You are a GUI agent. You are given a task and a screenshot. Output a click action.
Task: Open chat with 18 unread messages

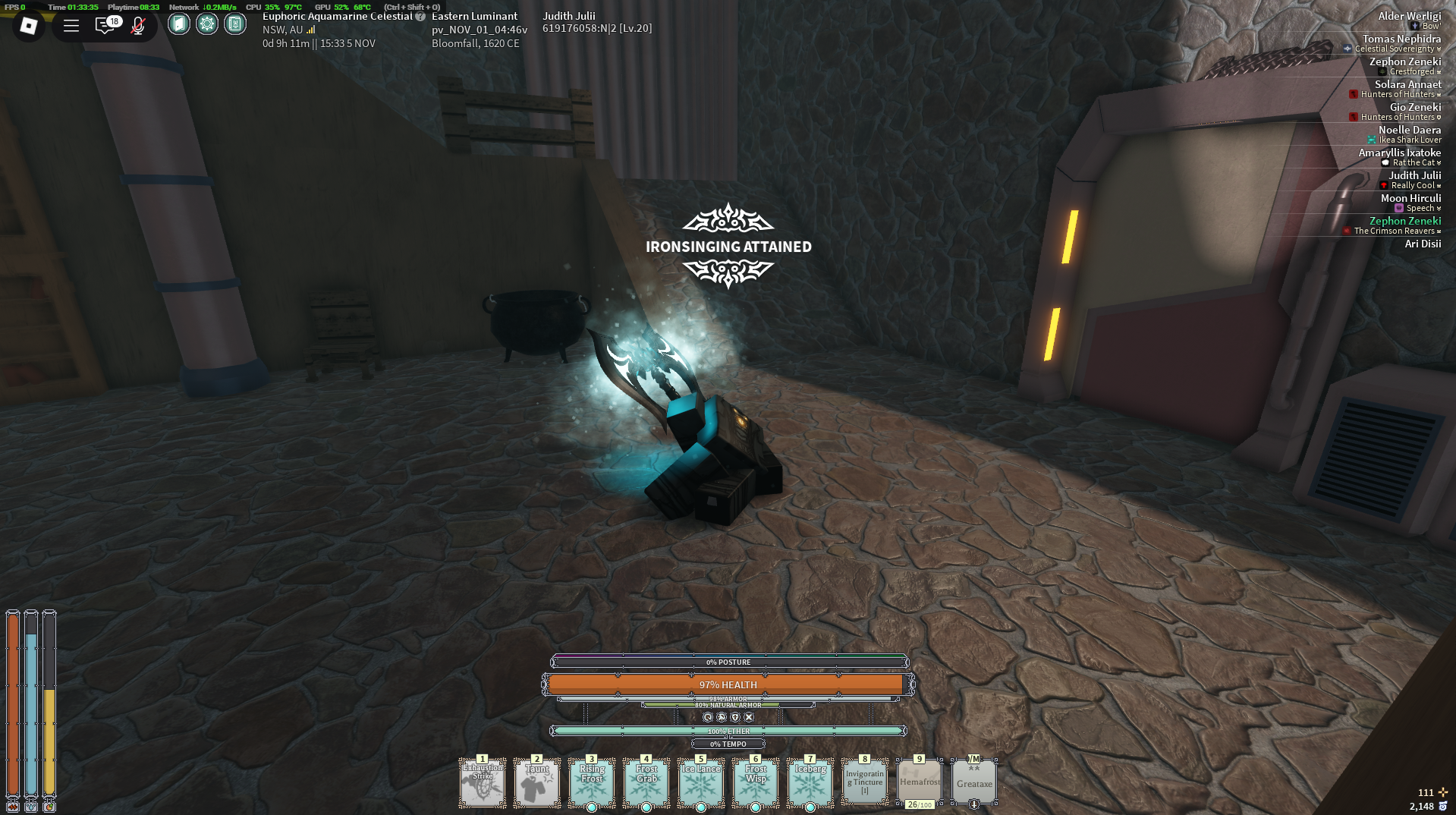point(105,26)
